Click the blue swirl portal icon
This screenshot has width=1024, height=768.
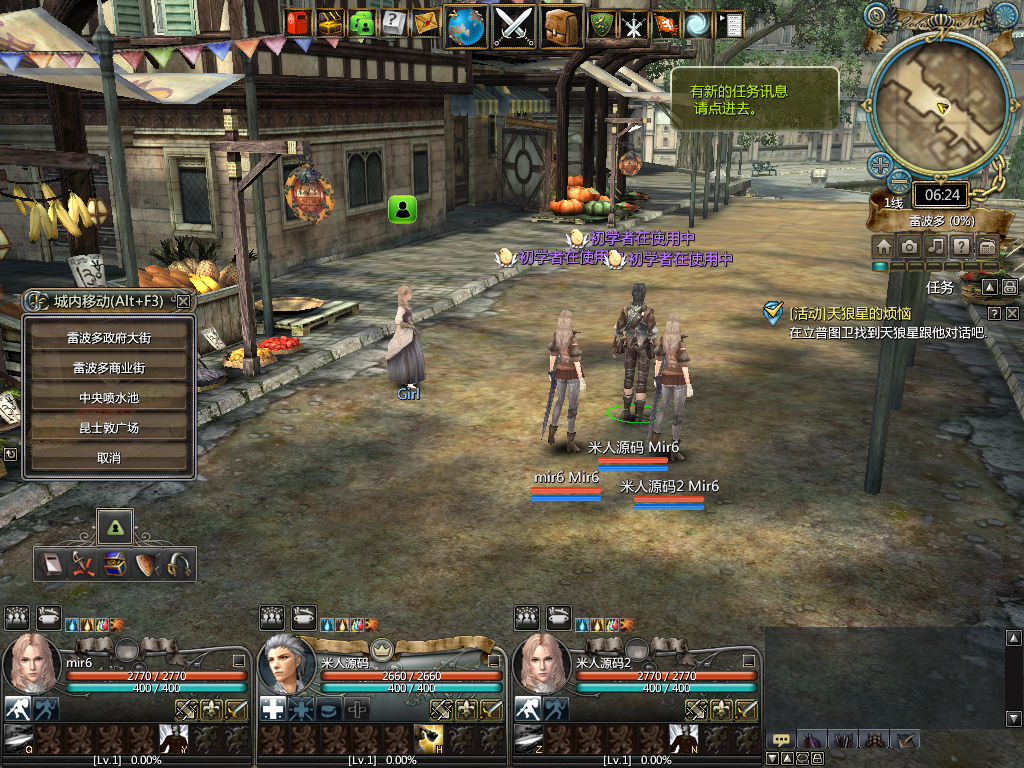coord(698,24)
